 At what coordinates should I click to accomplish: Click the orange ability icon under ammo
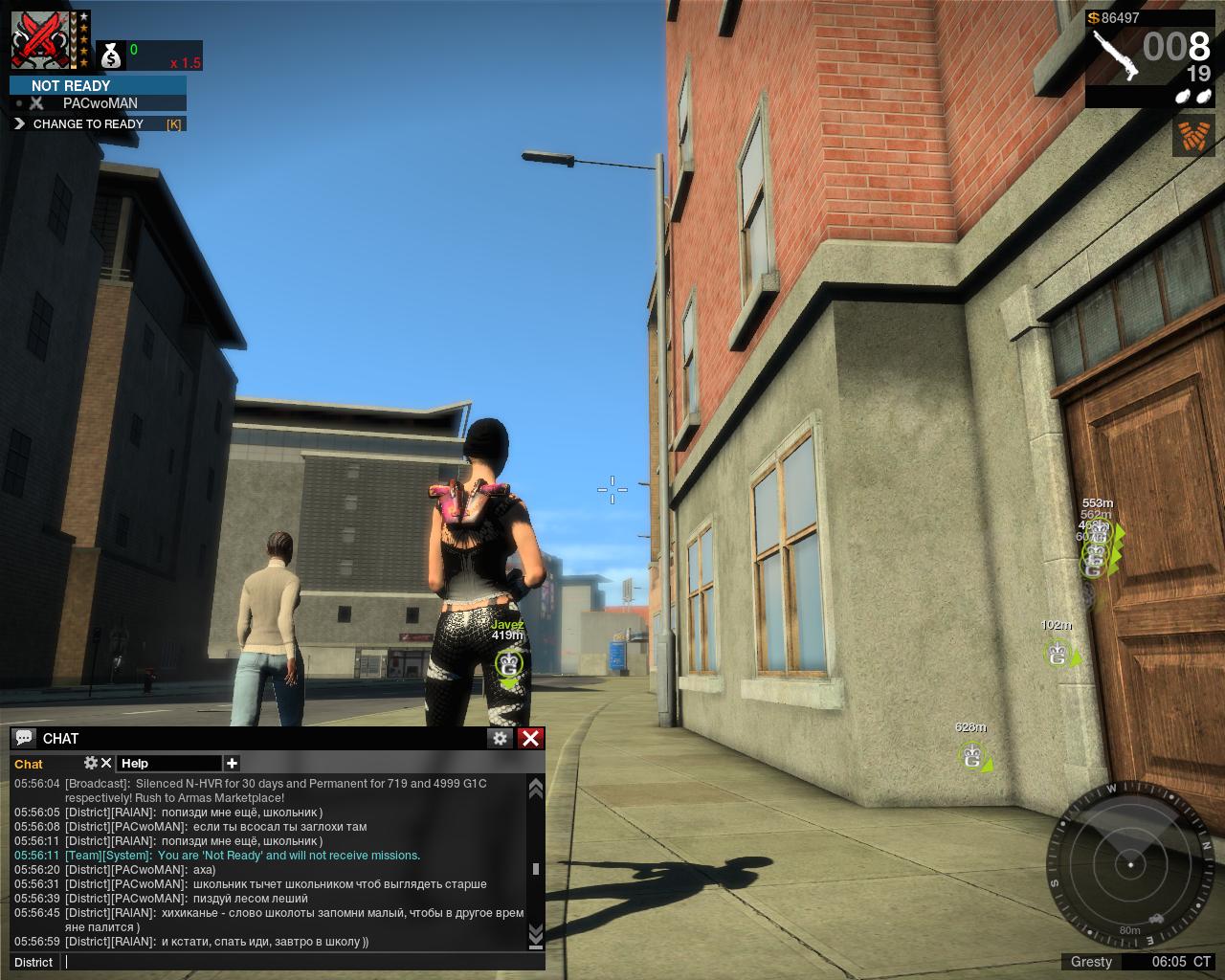1193,136
